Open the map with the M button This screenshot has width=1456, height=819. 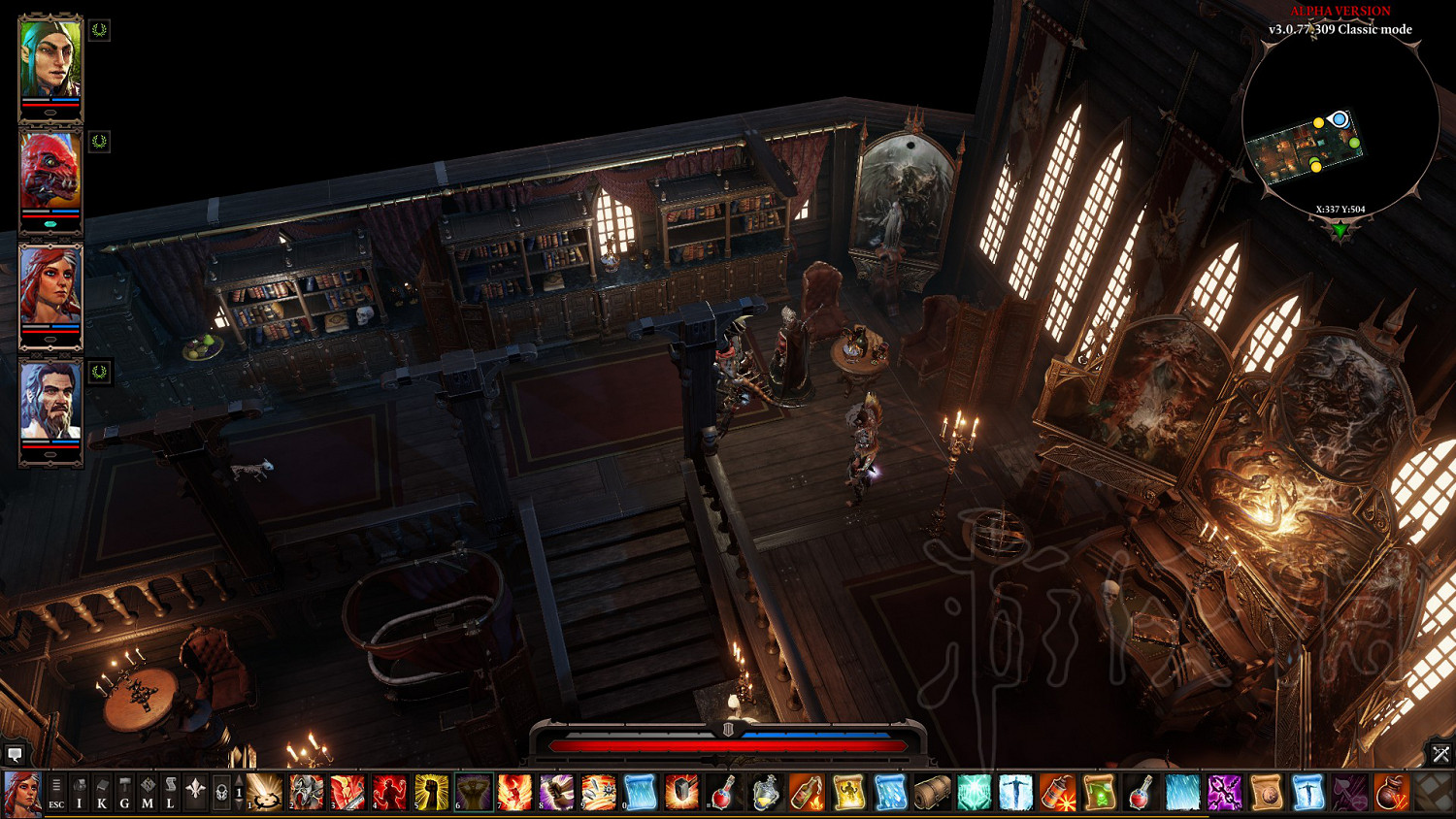(x=148, y=793)
